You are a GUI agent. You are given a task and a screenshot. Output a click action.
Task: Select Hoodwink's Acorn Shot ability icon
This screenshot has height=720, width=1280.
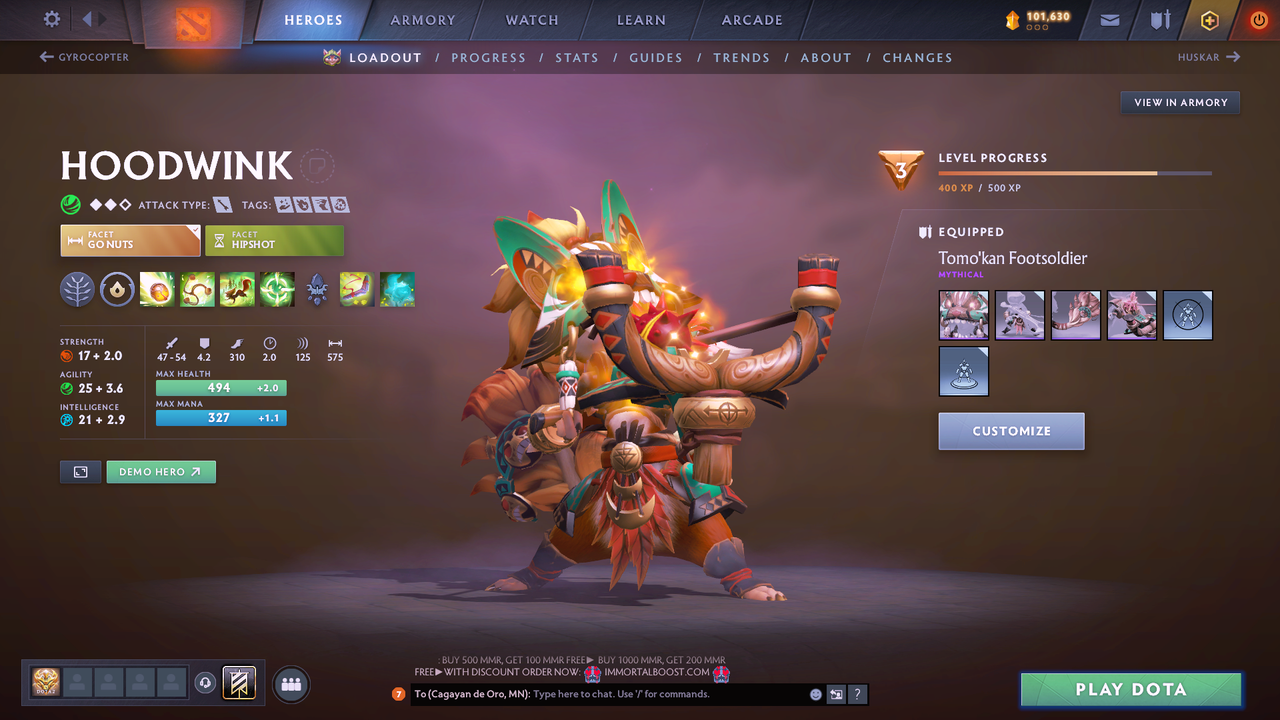[157, 289]
